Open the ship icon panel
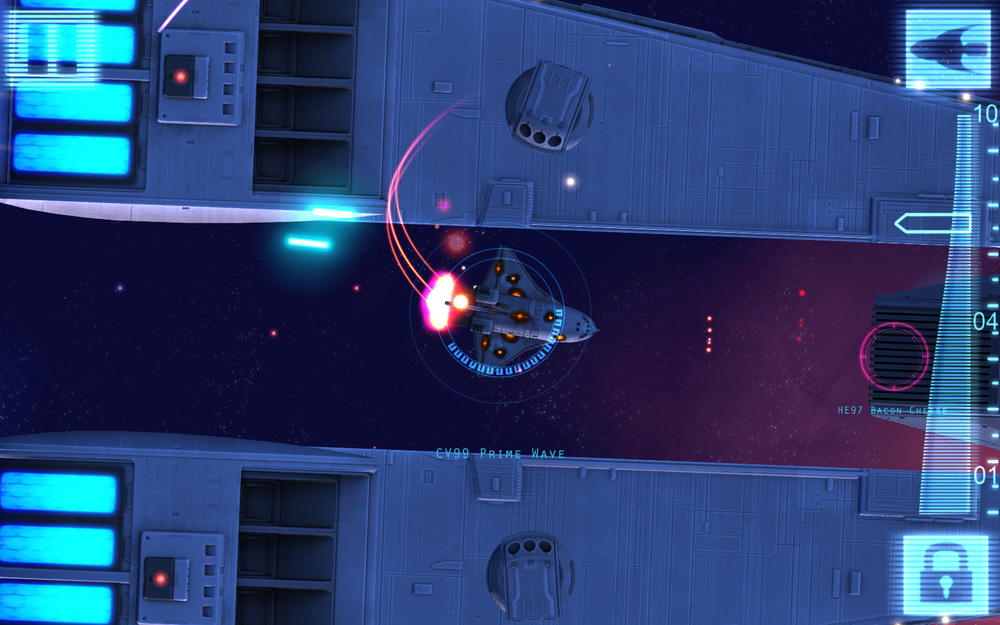The image size is (1000, 625). [x=946, y=48]
